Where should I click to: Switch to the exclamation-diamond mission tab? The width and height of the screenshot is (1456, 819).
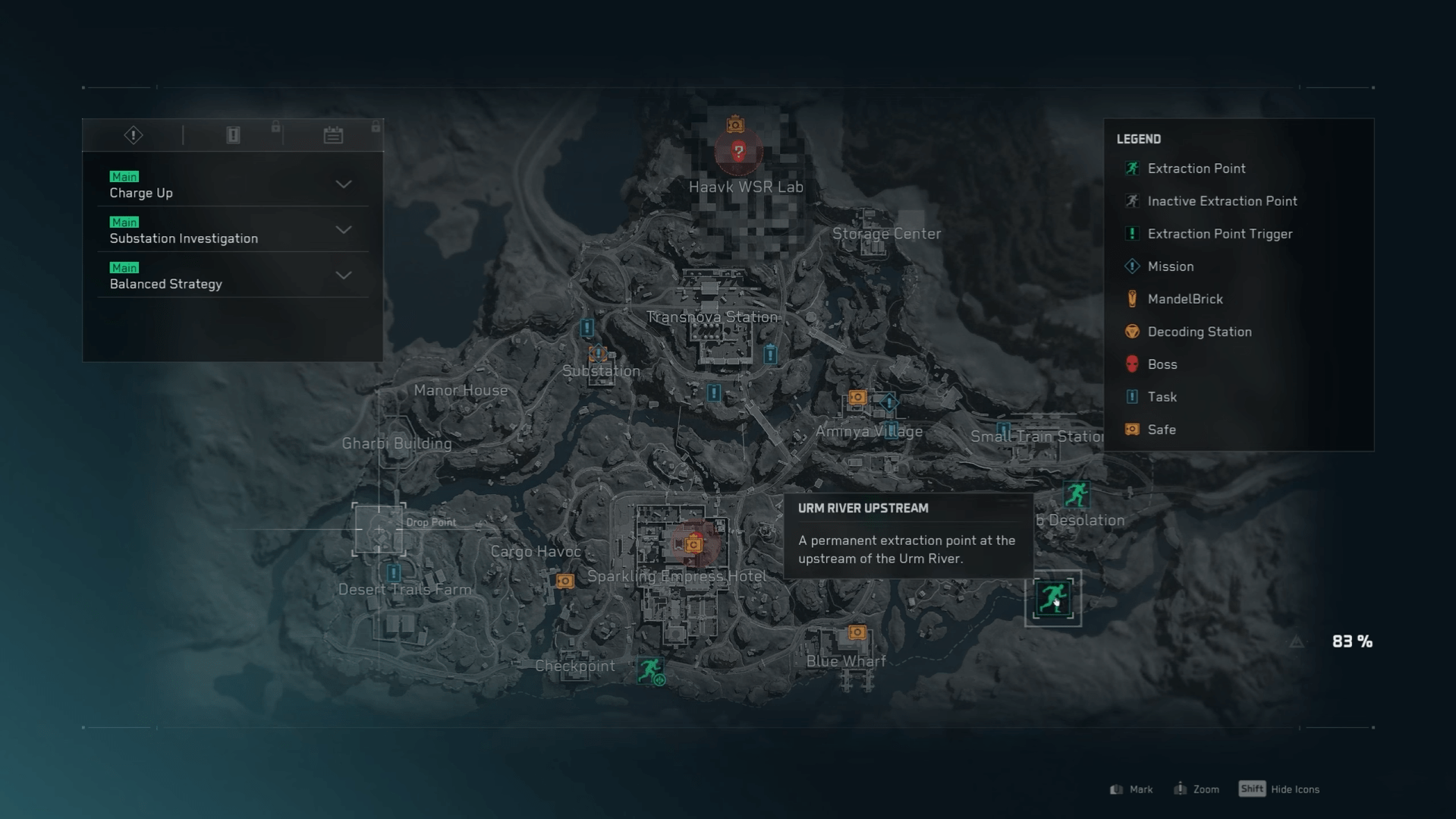click(x=132, y=134)
